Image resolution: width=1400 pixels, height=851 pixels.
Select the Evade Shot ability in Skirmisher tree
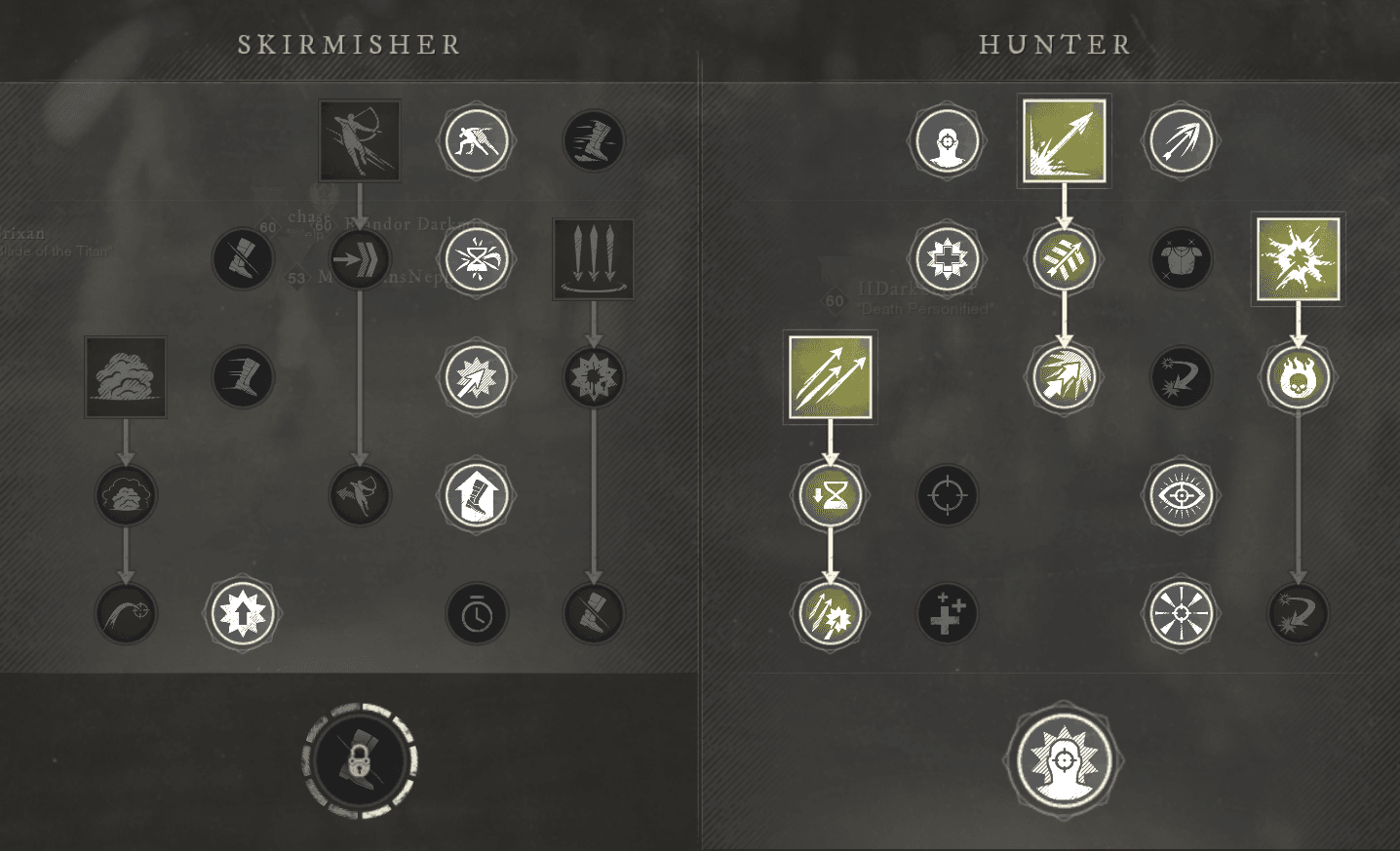(359, 140)
